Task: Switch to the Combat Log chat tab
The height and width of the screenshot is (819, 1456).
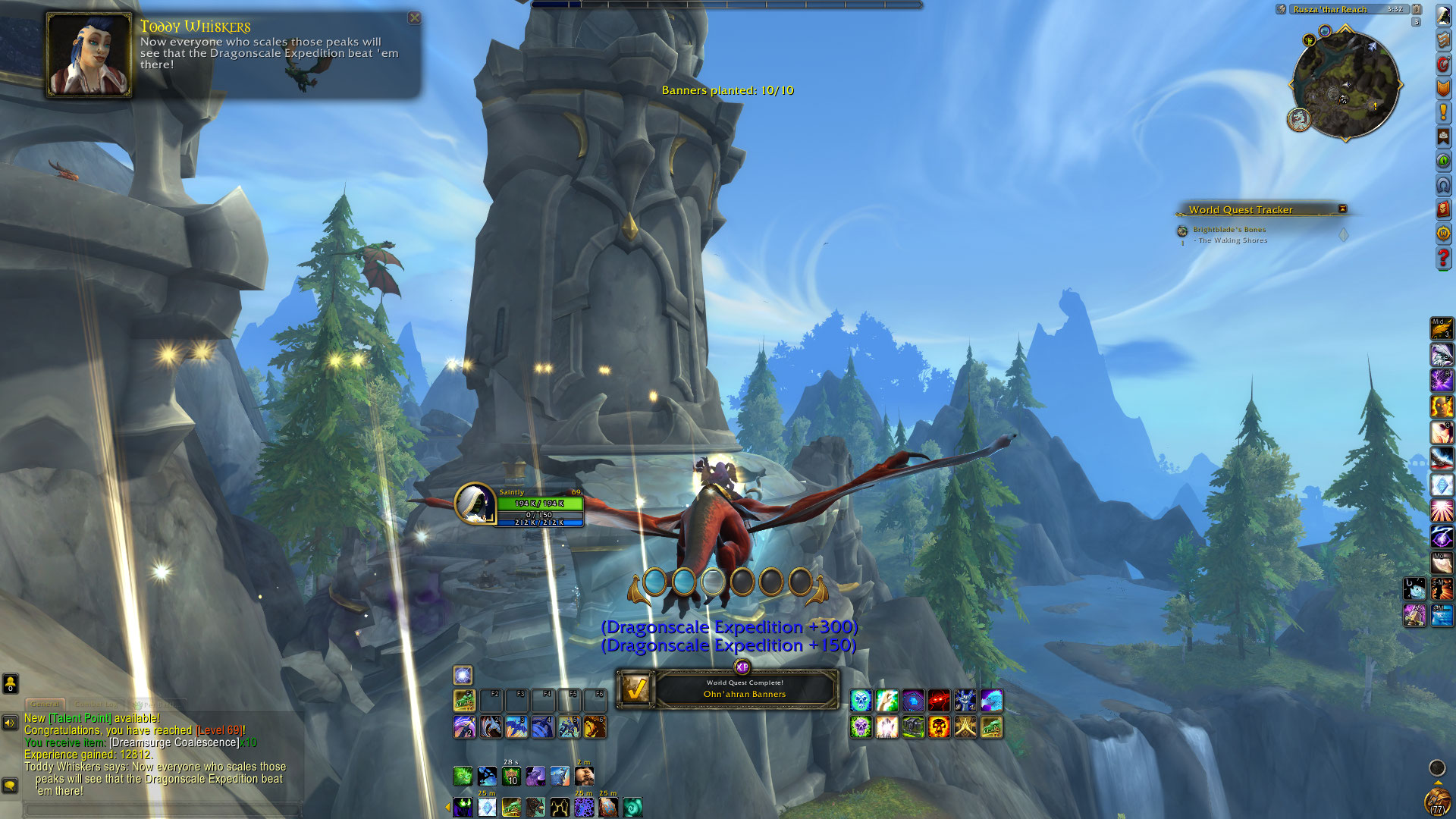Action: point(96,704)
